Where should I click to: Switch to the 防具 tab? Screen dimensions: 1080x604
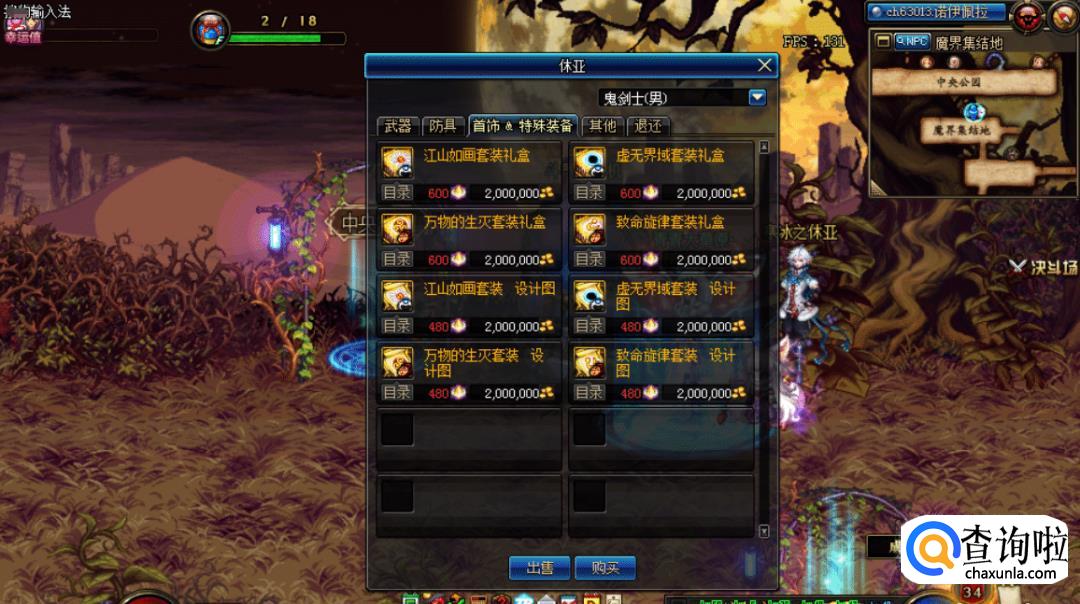[x=442, y=126]
